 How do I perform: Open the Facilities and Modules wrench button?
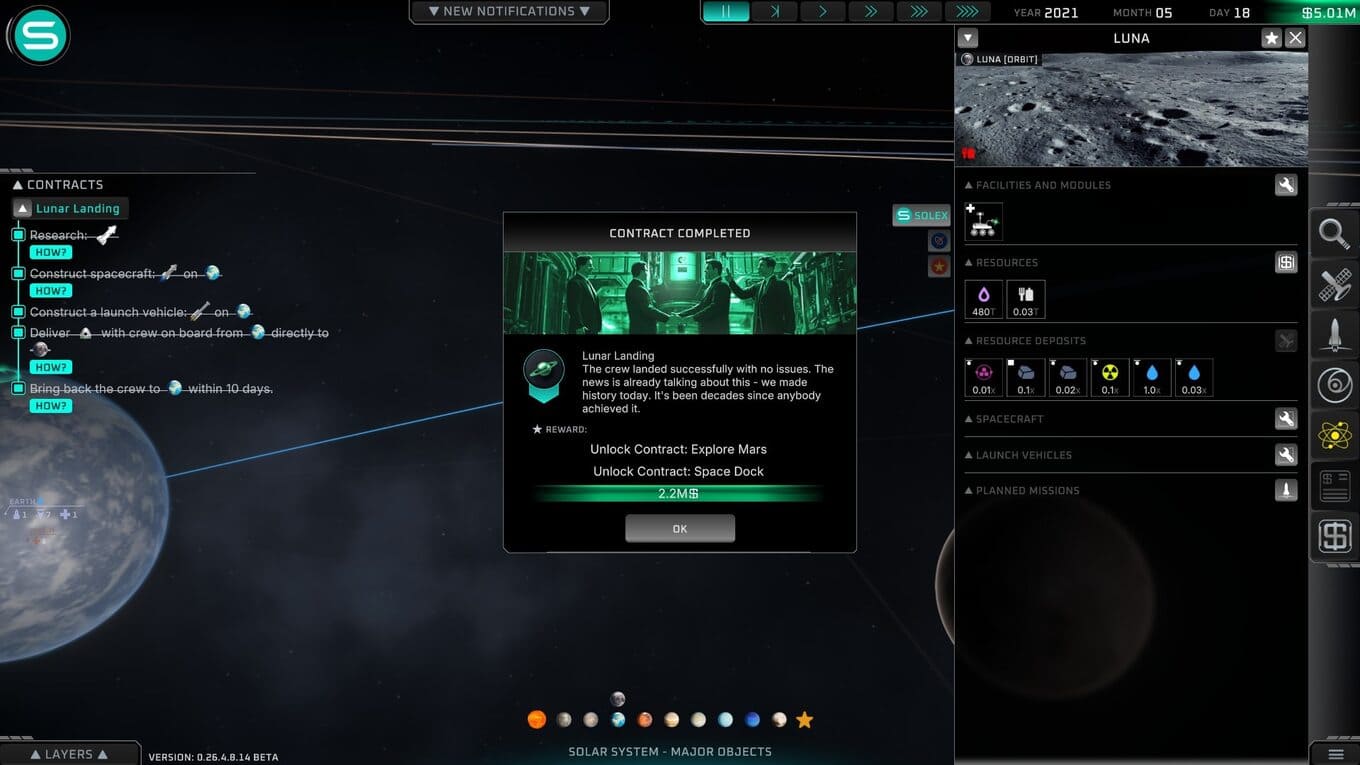coord(1286,185)
